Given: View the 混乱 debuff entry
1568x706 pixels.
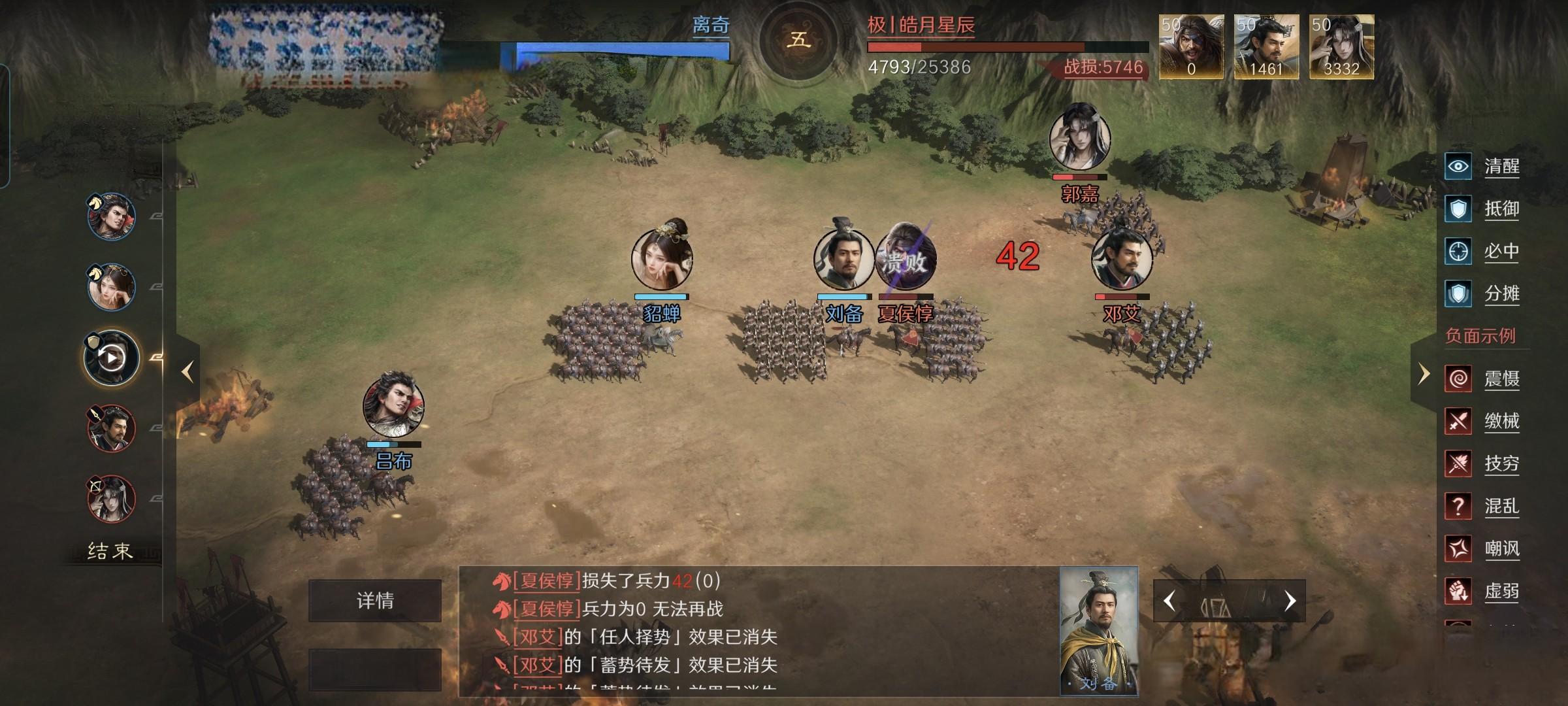Looking at the screenshot, I should [x=1483, y=506].
